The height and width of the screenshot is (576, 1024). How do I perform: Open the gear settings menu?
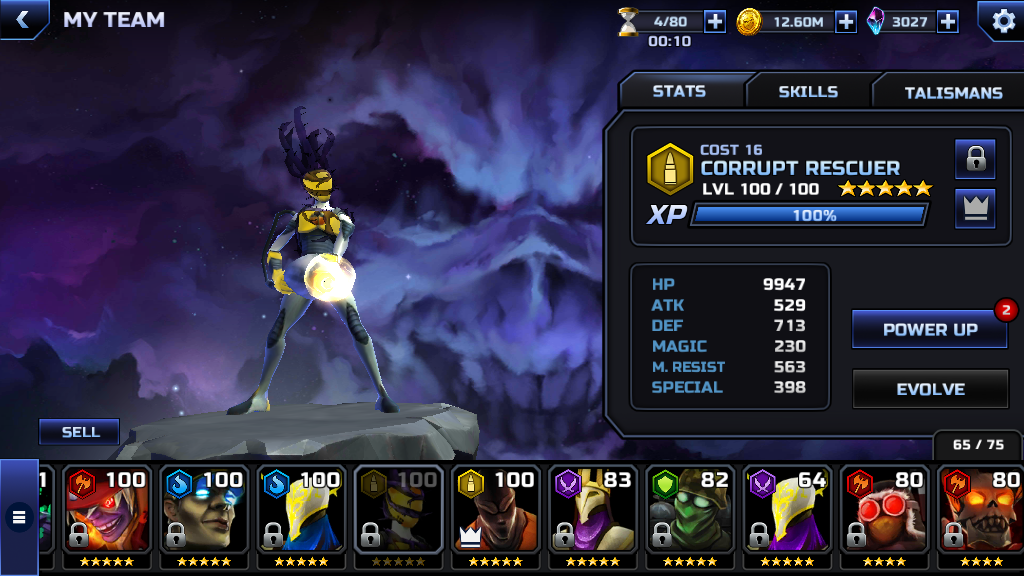click(1000, 20)
